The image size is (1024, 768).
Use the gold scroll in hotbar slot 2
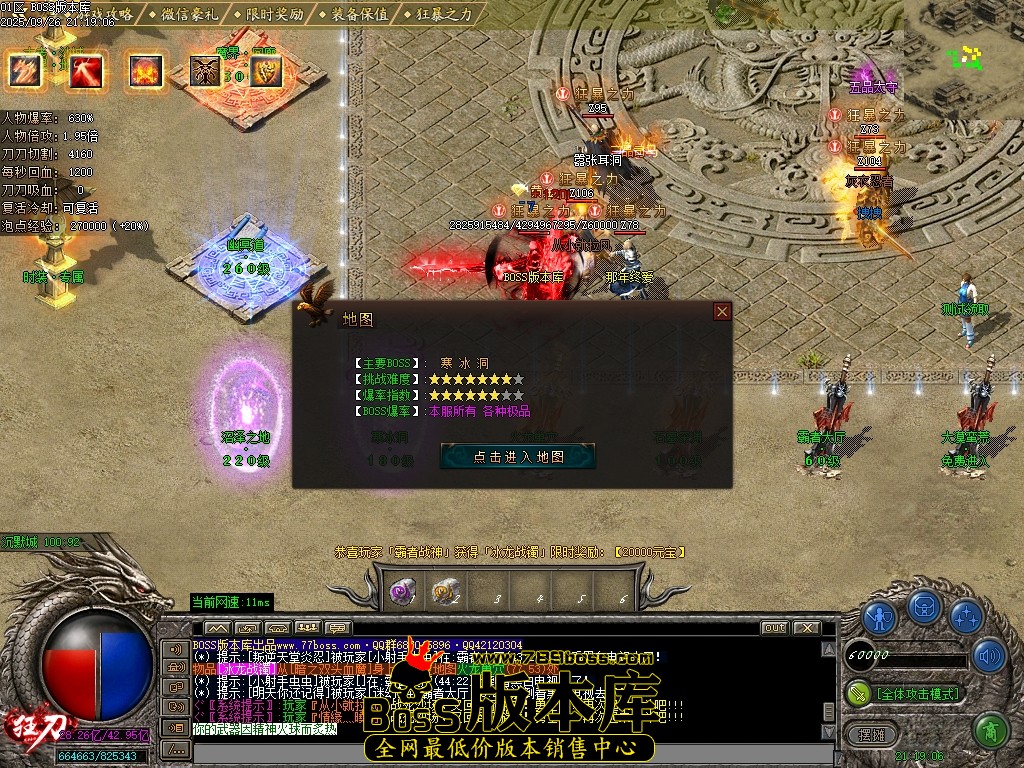tap(446, 592)
